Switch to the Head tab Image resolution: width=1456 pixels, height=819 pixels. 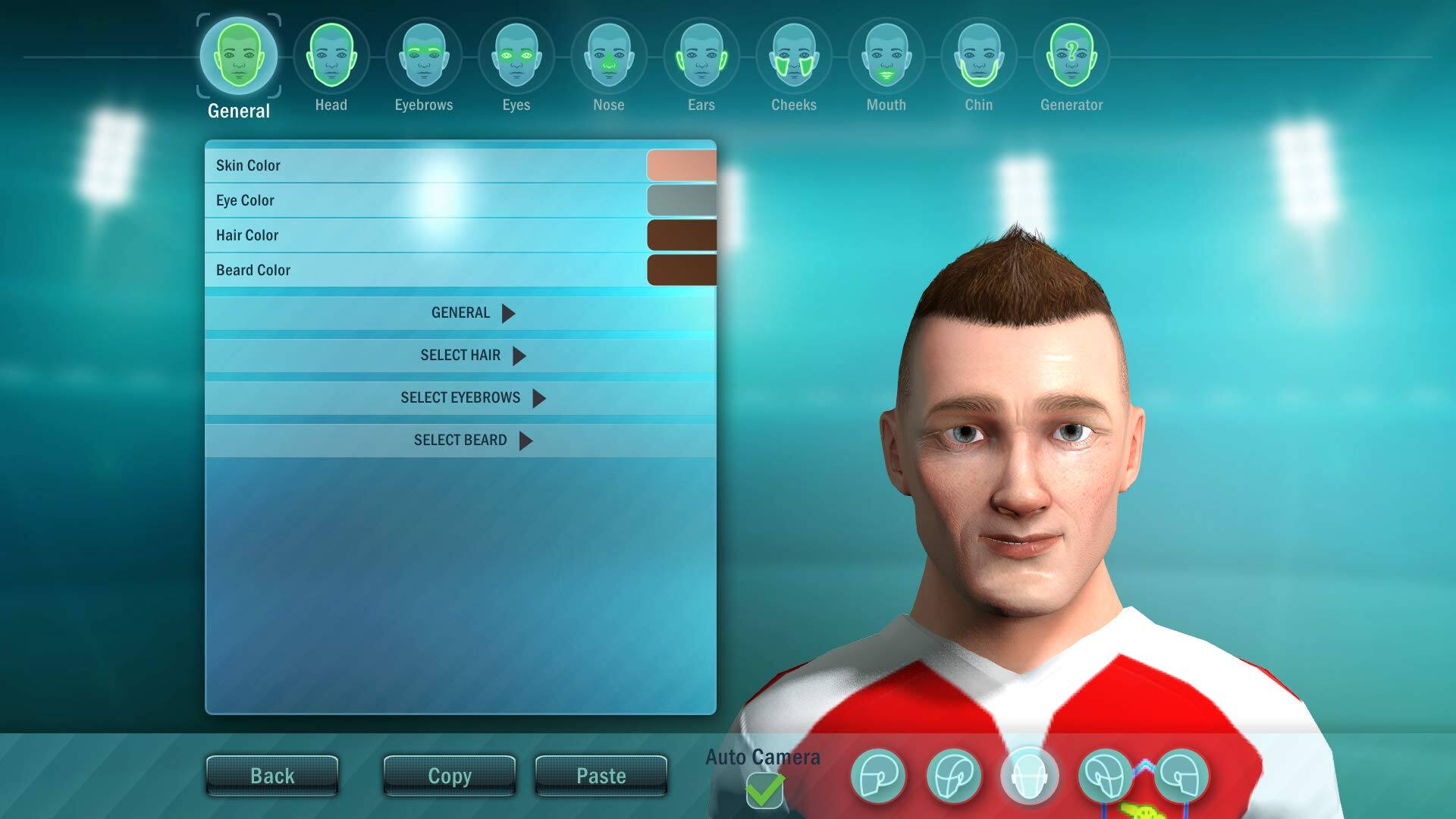pyautogui.click(x=331, y=55)
